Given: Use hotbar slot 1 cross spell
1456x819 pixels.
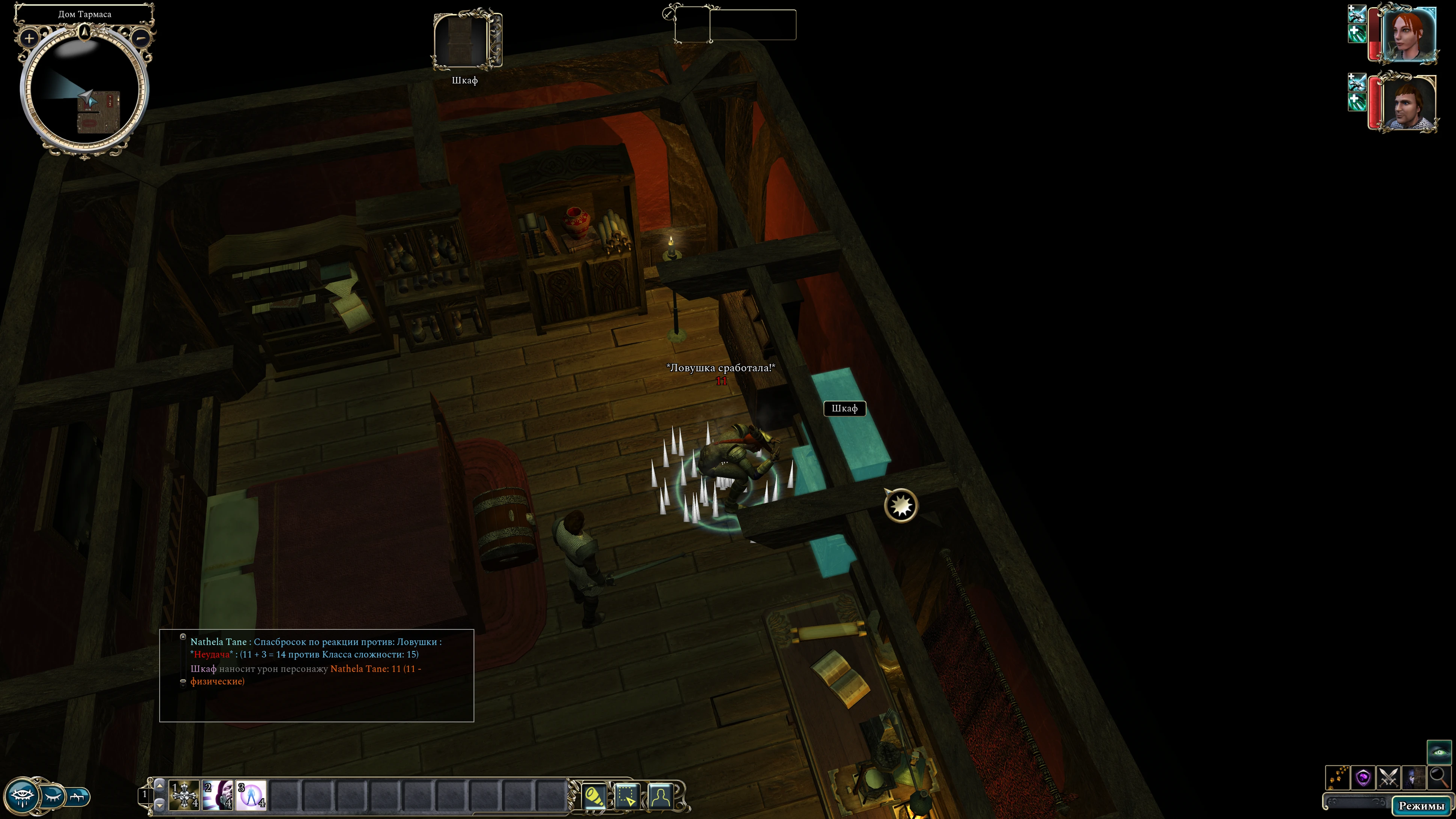Looking at the screenshot, I should click(x=184, y=795).
